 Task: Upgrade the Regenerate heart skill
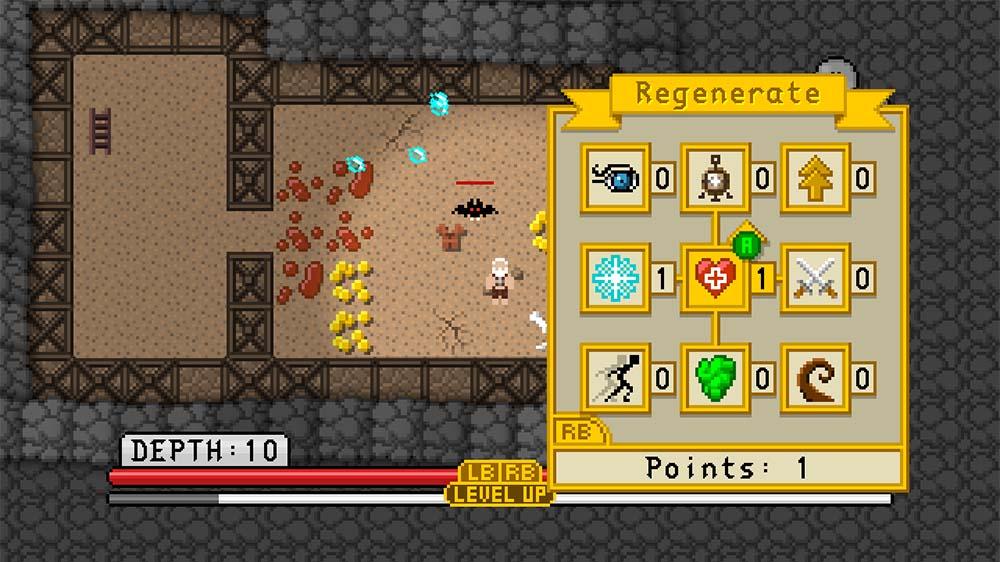click(x=715, y=278)
